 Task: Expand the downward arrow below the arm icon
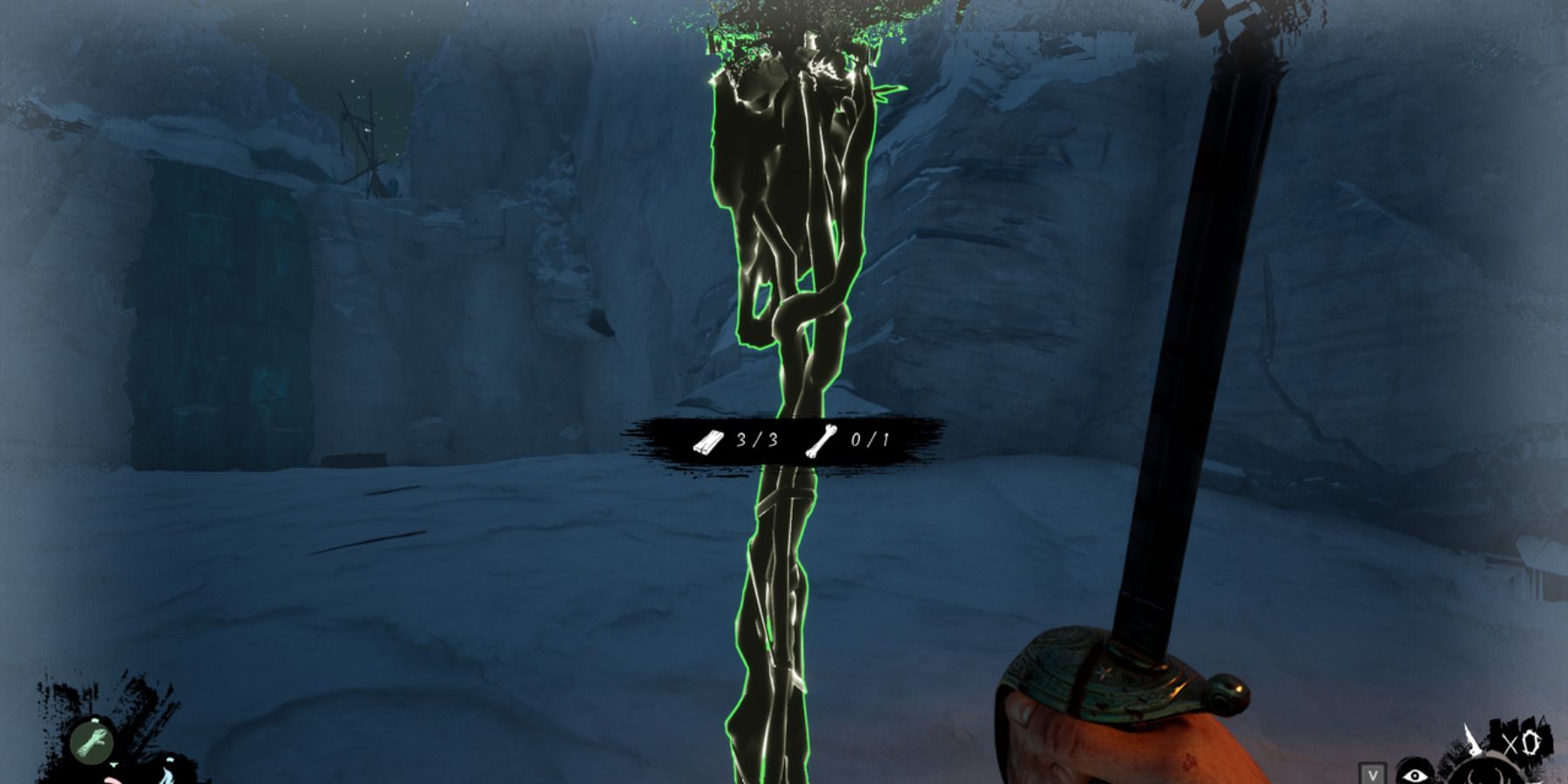pyautogui.click(x=113, y=764)
